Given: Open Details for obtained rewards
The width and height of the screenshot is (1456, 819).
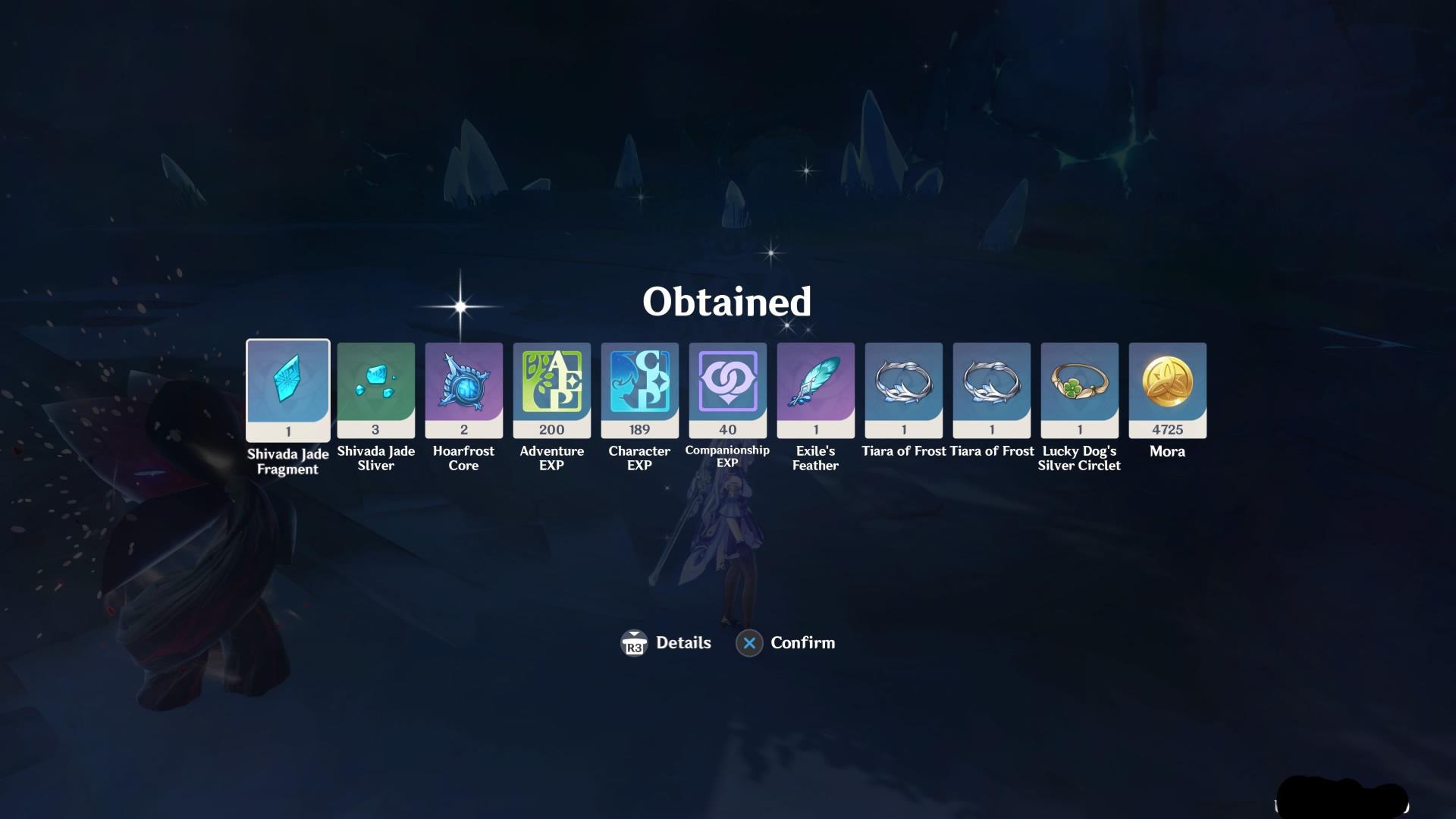Looking at the screenshot, I should [682, 642].
